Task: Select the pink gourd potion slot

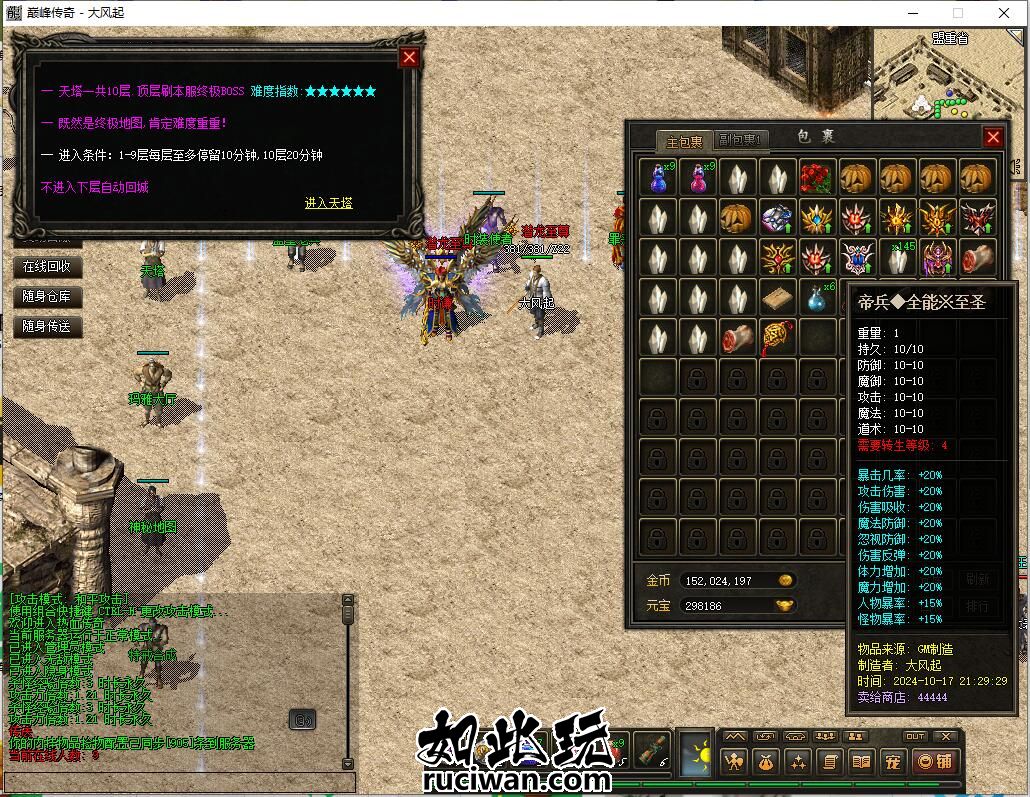Action: [x=698, y=177]
